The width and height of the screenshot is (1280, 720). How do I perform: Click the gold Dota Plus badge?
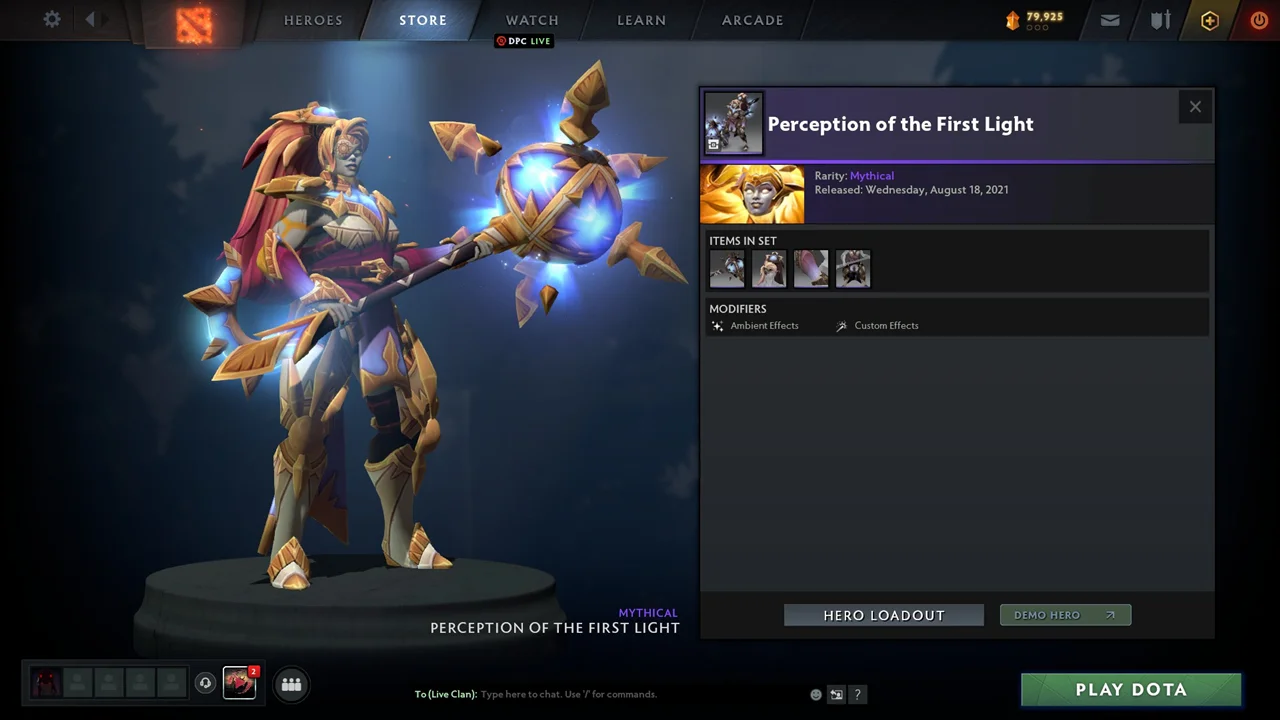[x=1210, y=20]
